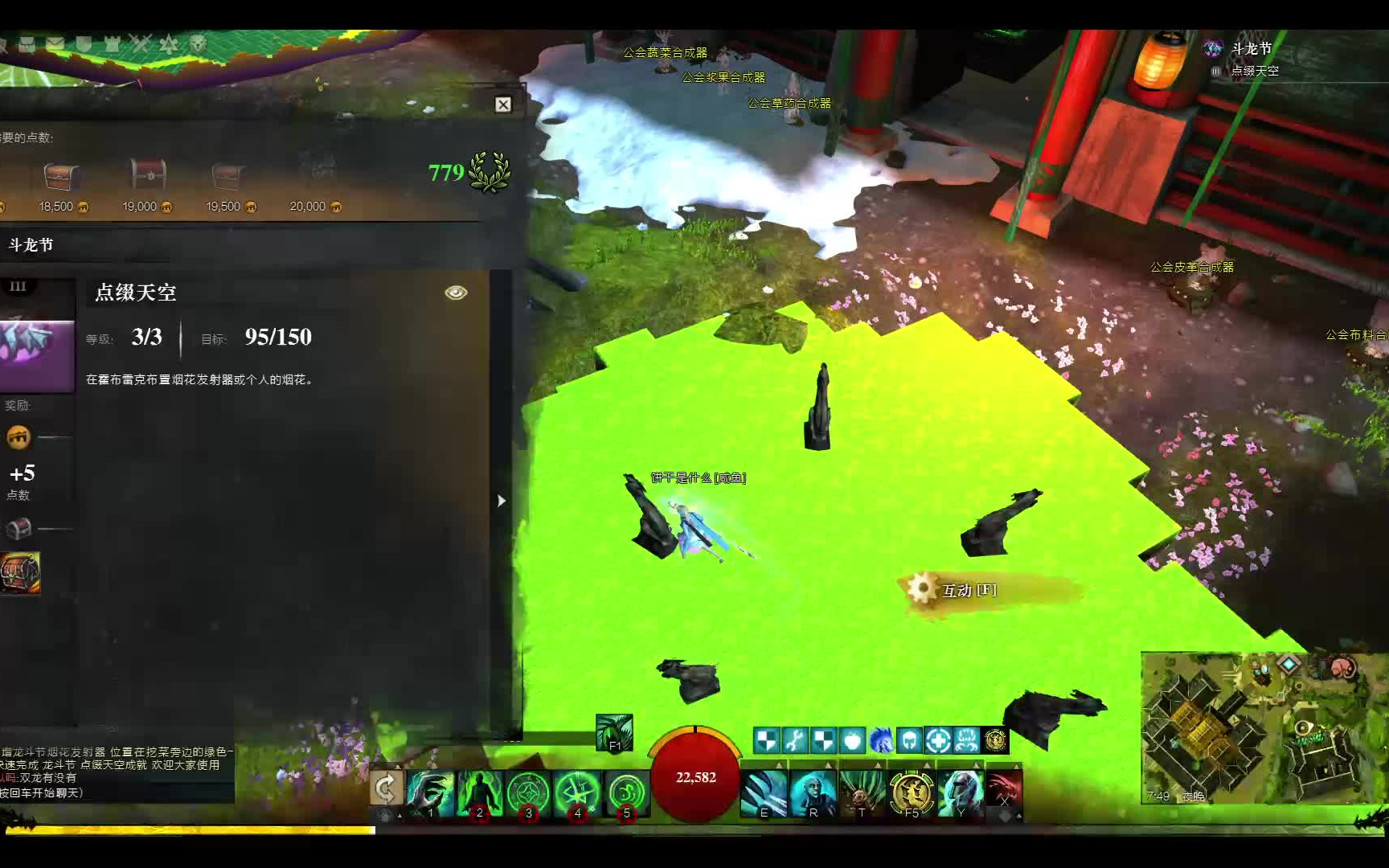Close the achievements panel
This screenshot has height=868, width=1389.
point(503,104)
